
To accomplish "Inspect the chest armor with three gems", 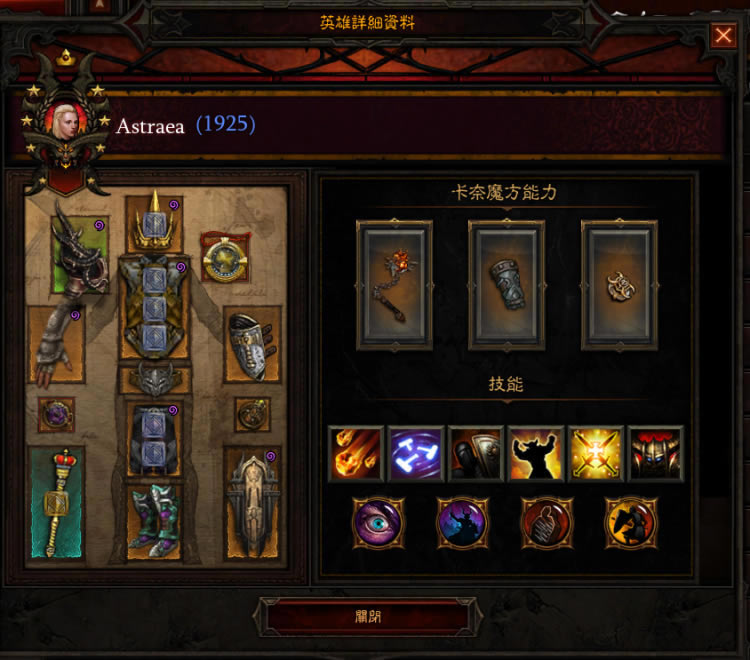I will tap(153, 307).
